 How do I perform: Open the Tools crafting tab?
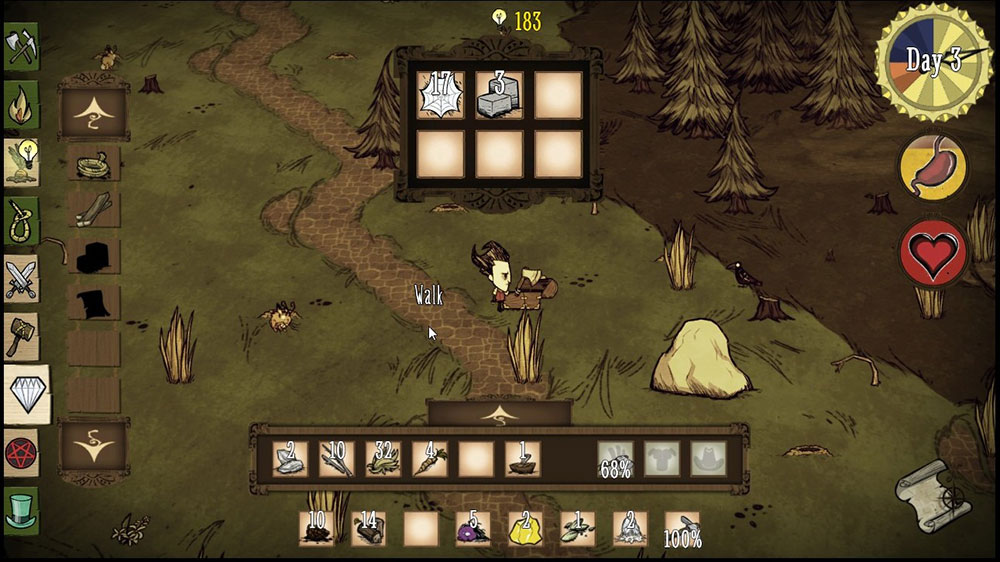21,47
